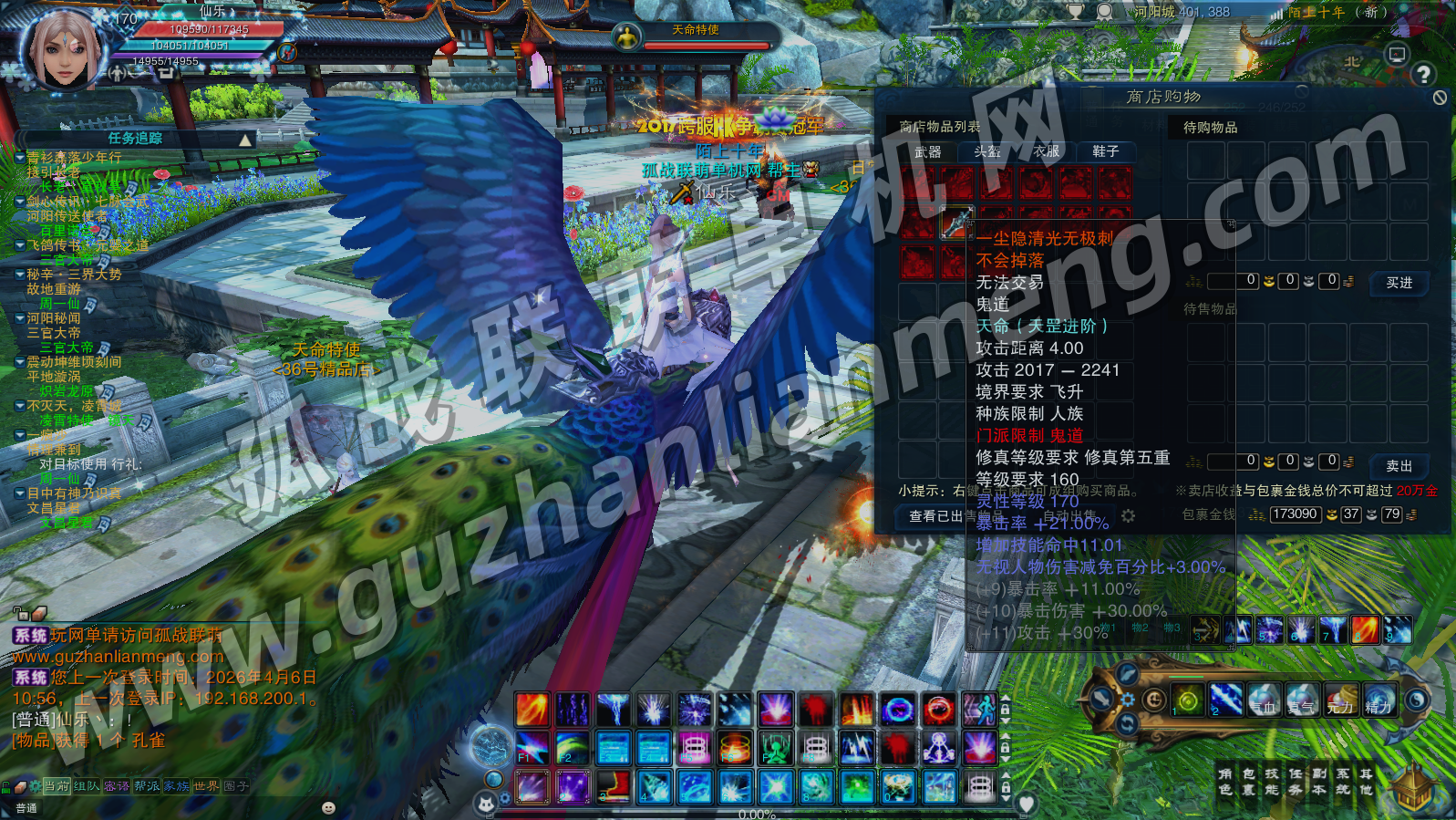Click the question mark help icon

[x=1423, y=75]
